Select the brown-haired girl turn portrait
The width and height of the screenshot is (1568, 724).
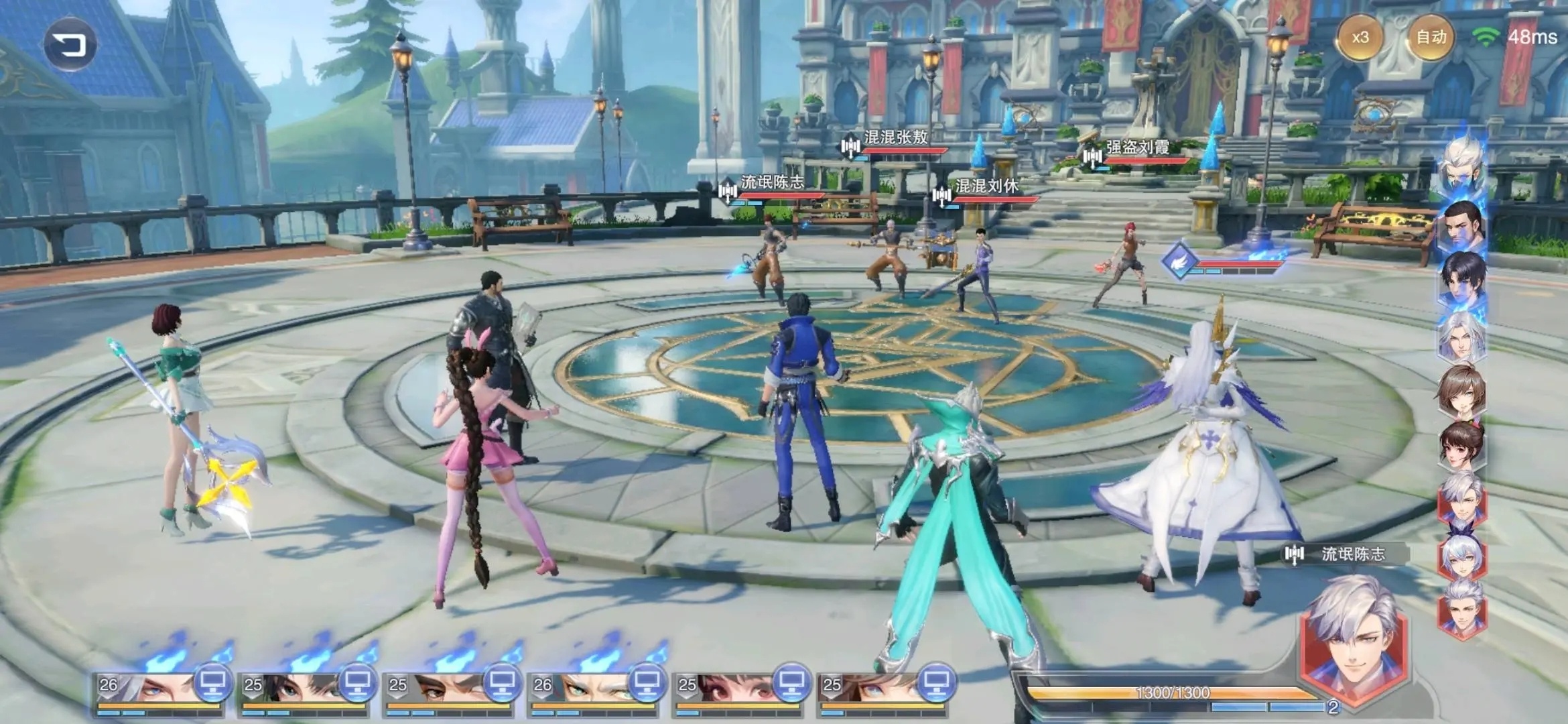[1462, 392]
